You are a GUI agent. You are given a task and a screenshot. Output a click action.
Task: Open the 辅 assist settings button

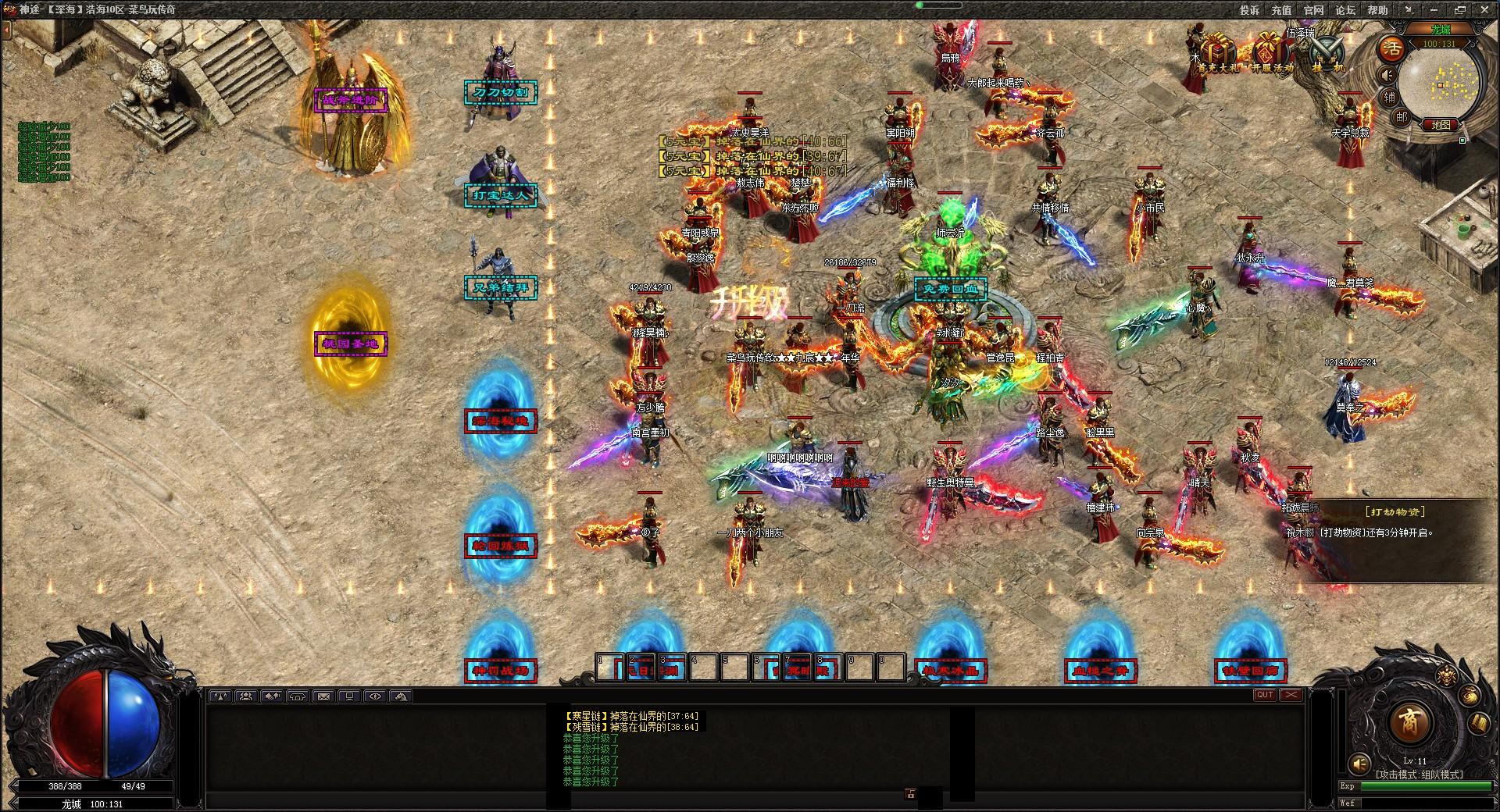pyautogui.click(x=1390, y=97)
